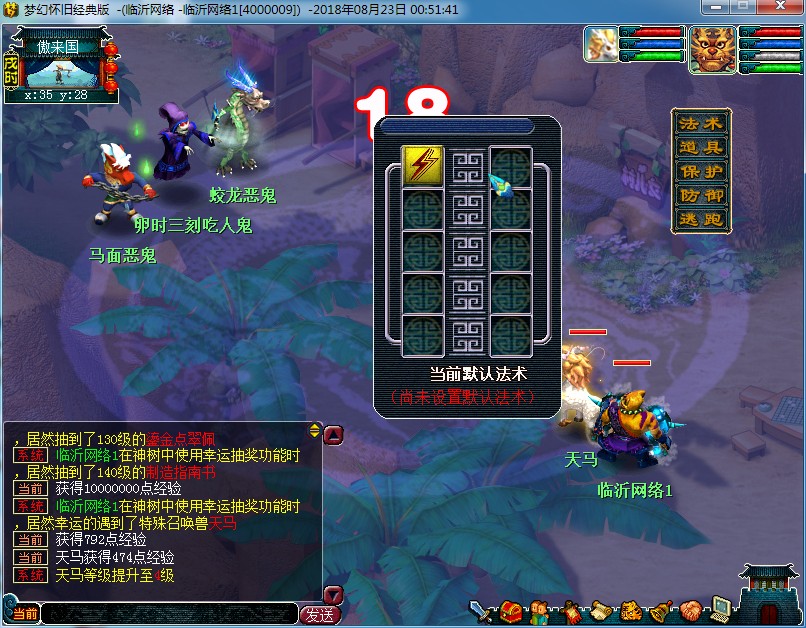Click the white horse pet portrait
The width and height of the screenshot is (806, 628).
(600, 48)
